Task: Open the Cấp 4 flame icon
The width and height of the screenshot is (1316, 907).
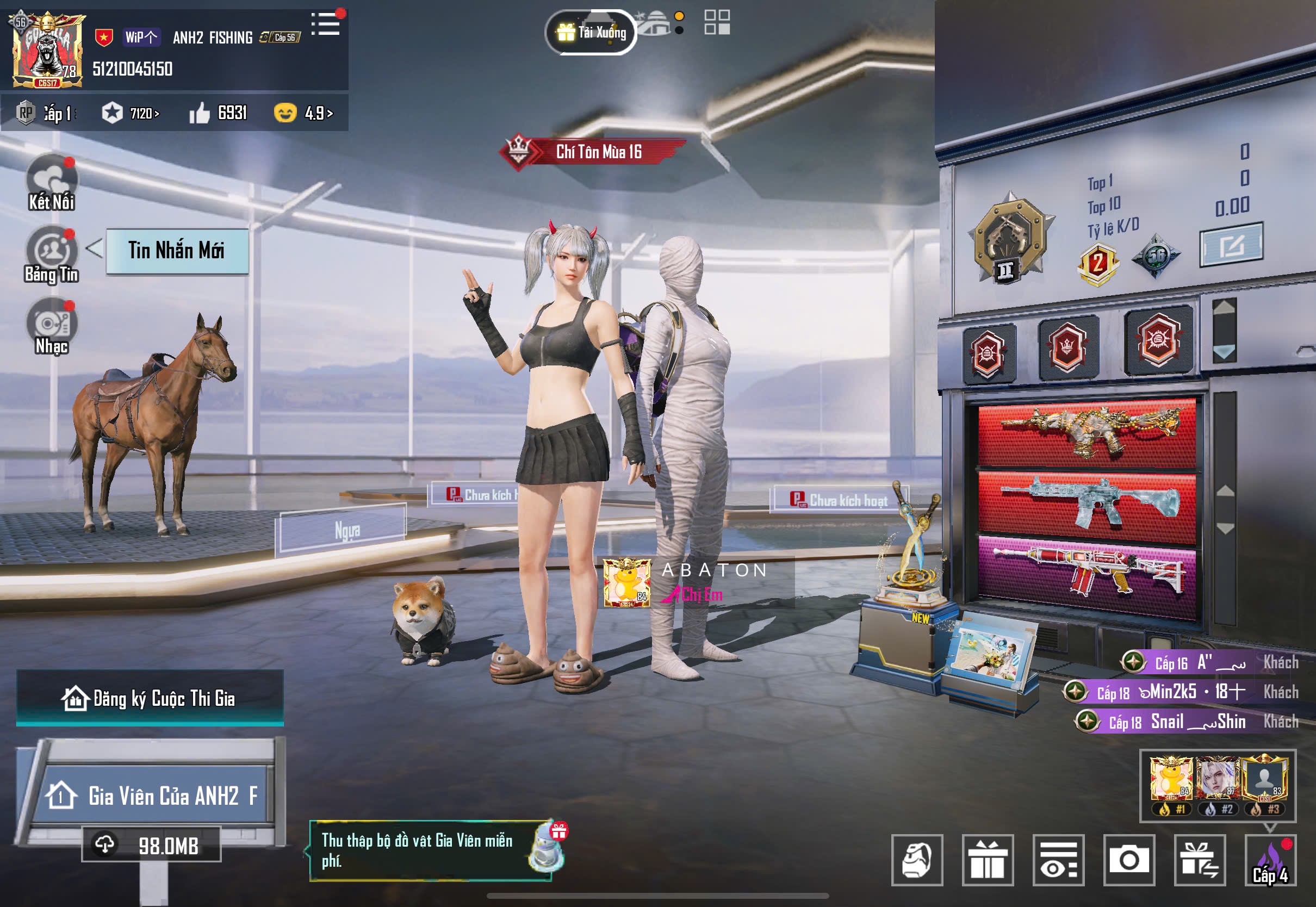Action: pyautogui.click(x=1270, y=860)
